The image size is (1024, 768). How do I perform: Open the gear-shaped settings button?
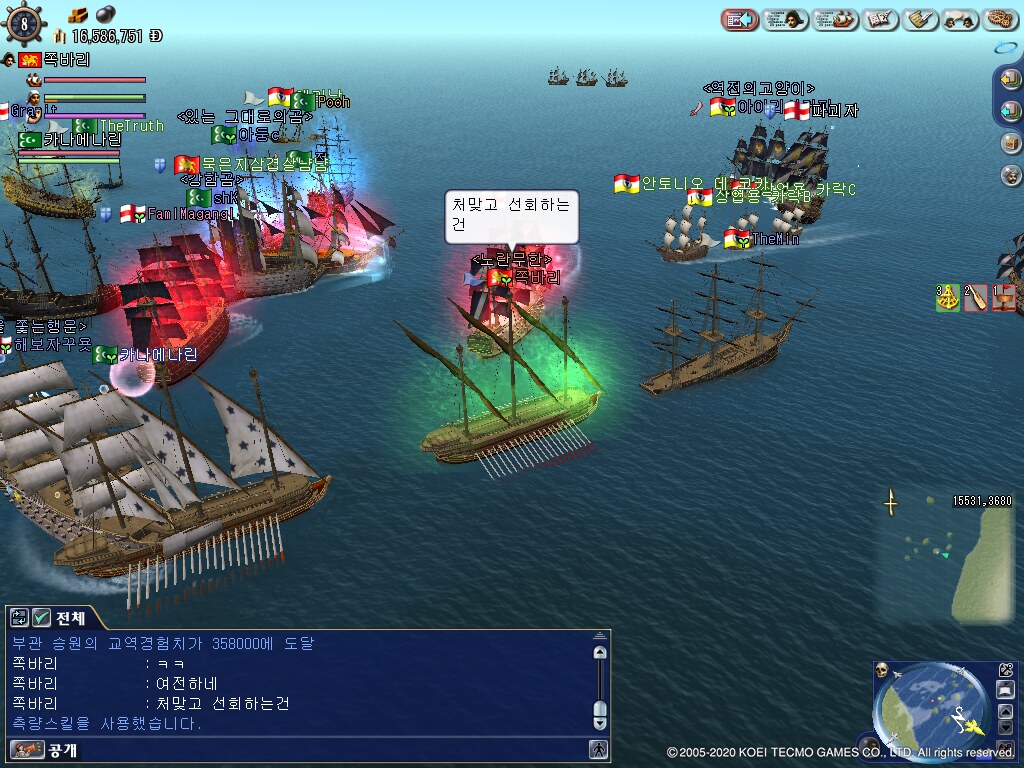pos(1000,19)
